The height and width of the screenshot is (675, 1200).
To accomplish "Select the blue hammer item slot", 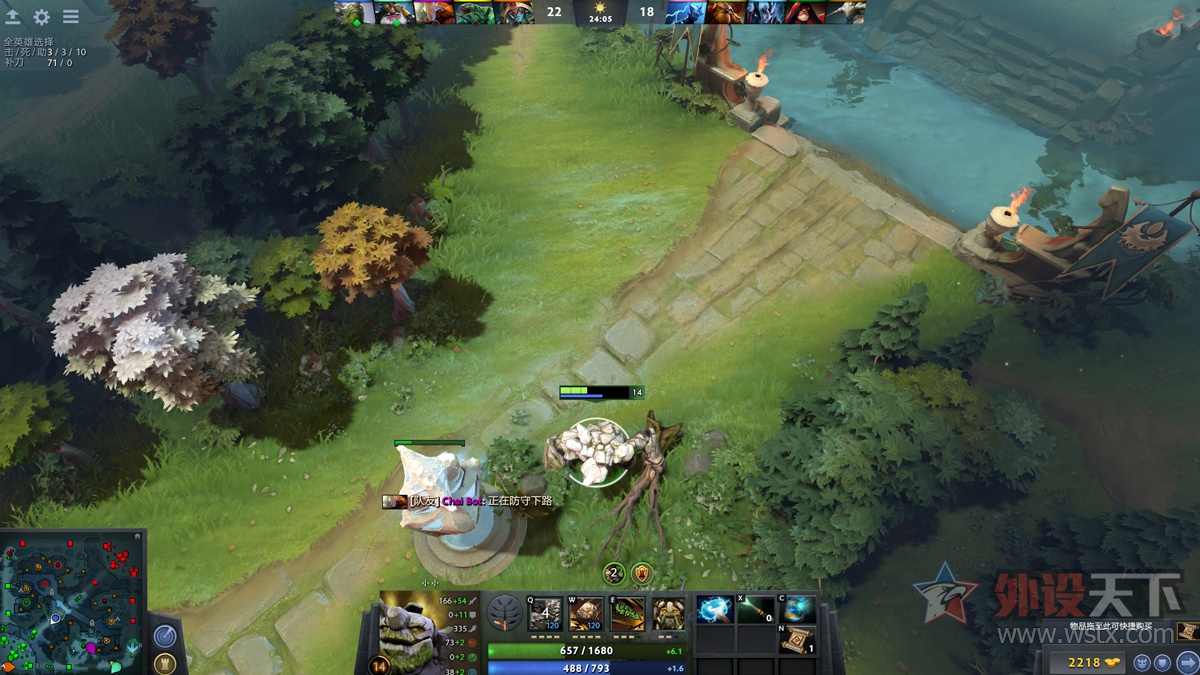I will pyautogui.click(x=715, y=610).
